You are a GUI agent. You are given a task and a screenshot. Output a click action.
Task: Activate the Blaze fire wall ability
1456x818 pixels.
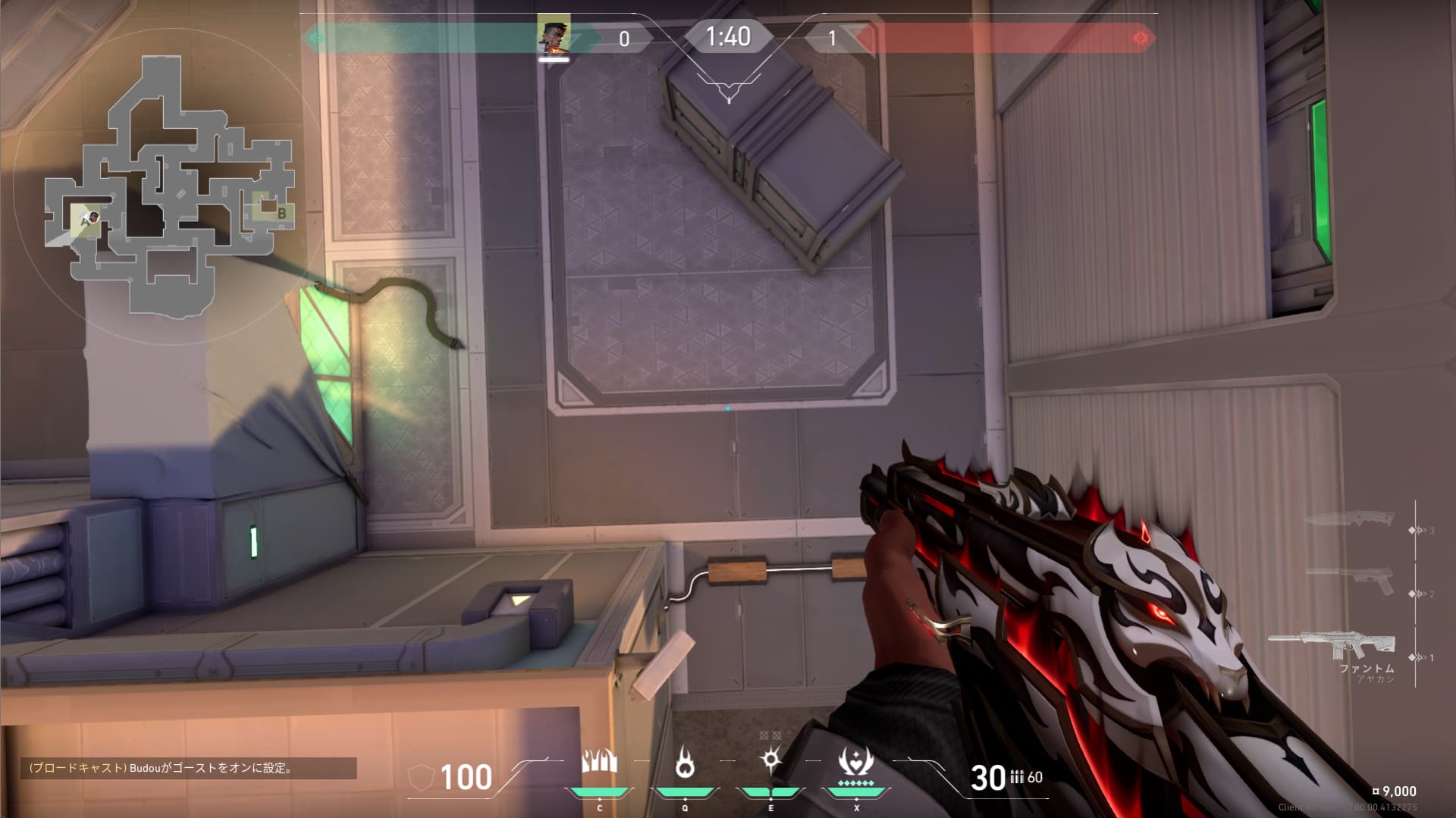point(599,762)
